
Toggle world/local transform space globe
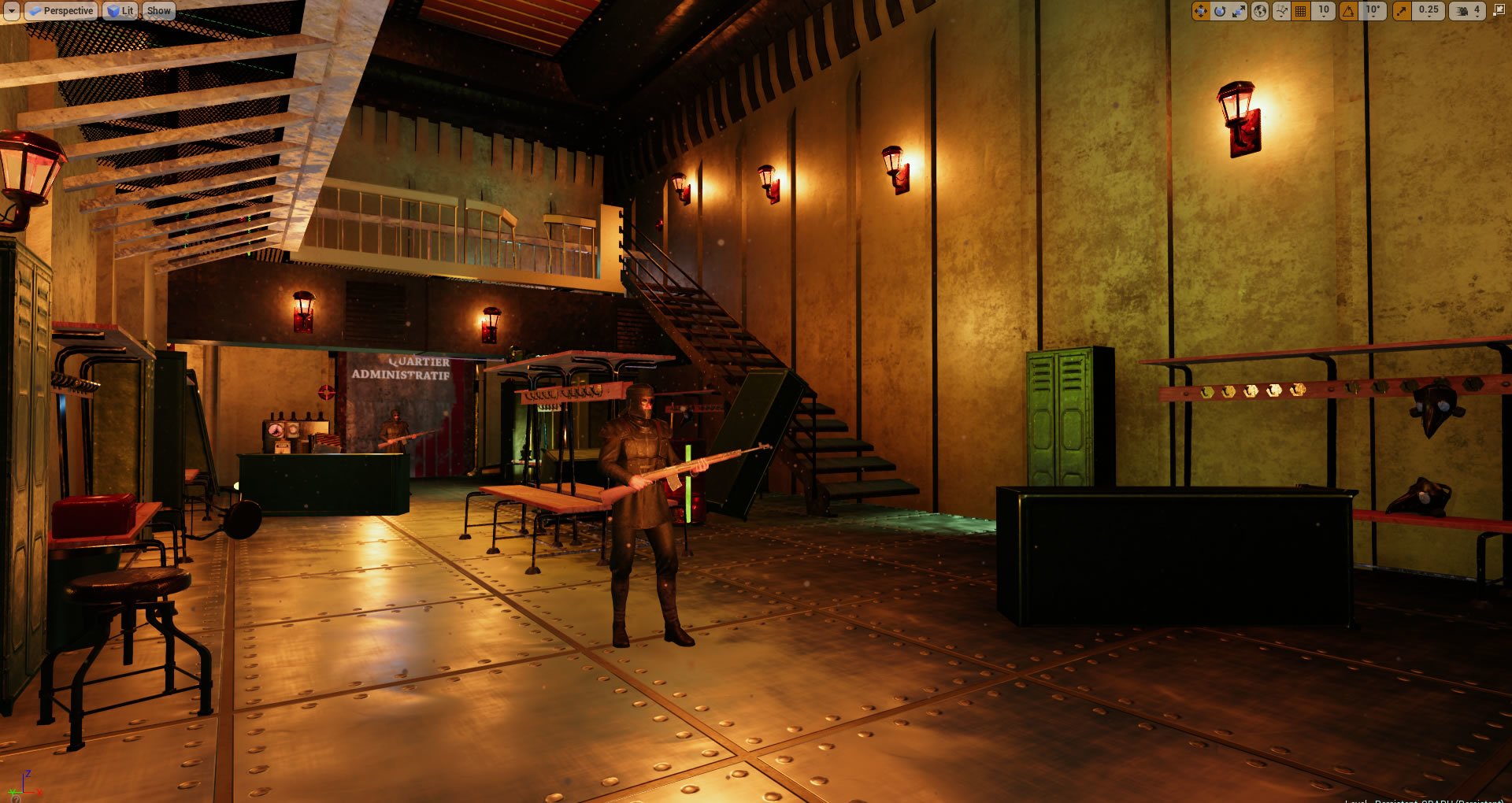[x=1258, y=11]
